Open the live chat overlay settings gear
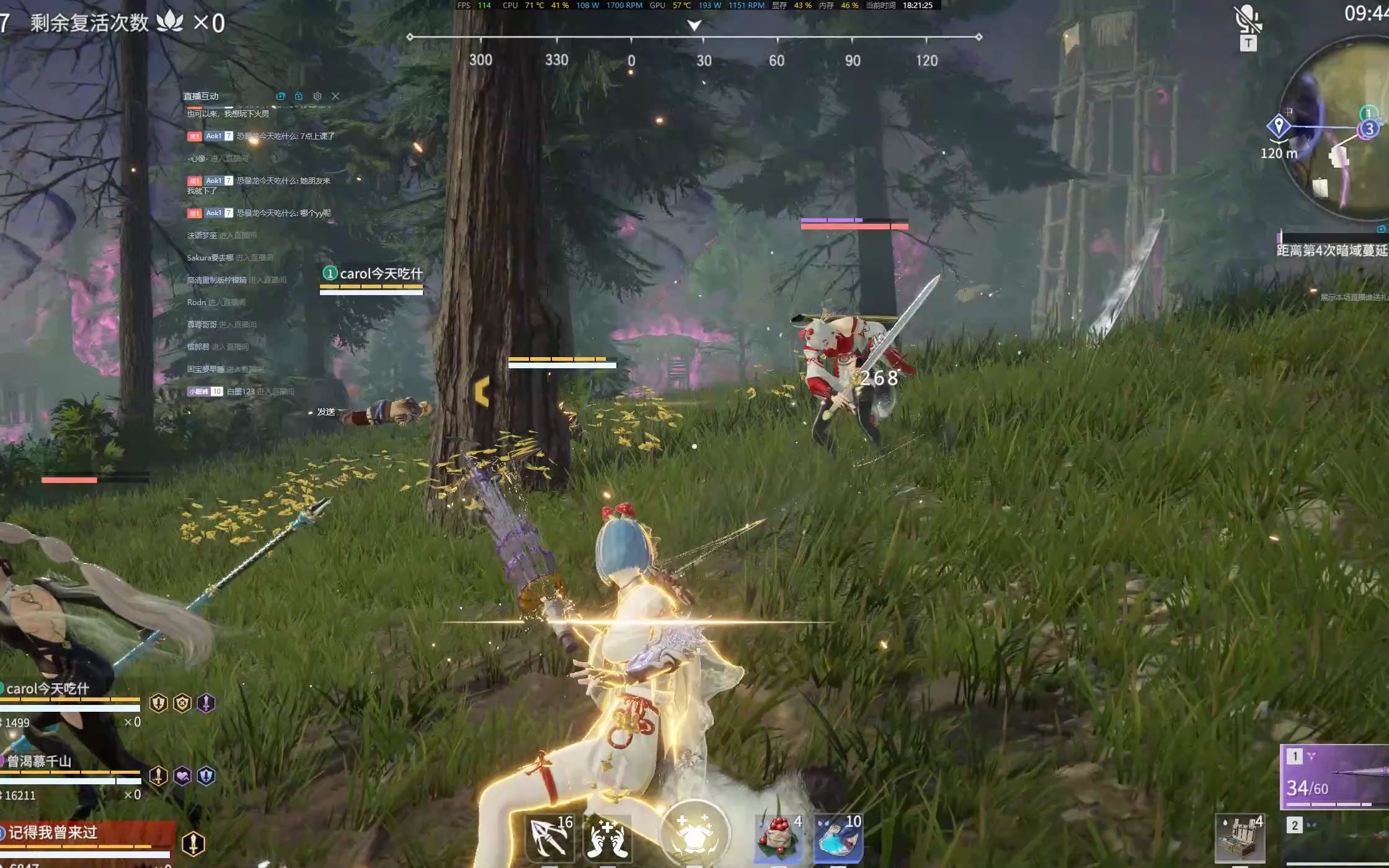1389x868 pixels. pyautogui.click(x=317, y=96)
